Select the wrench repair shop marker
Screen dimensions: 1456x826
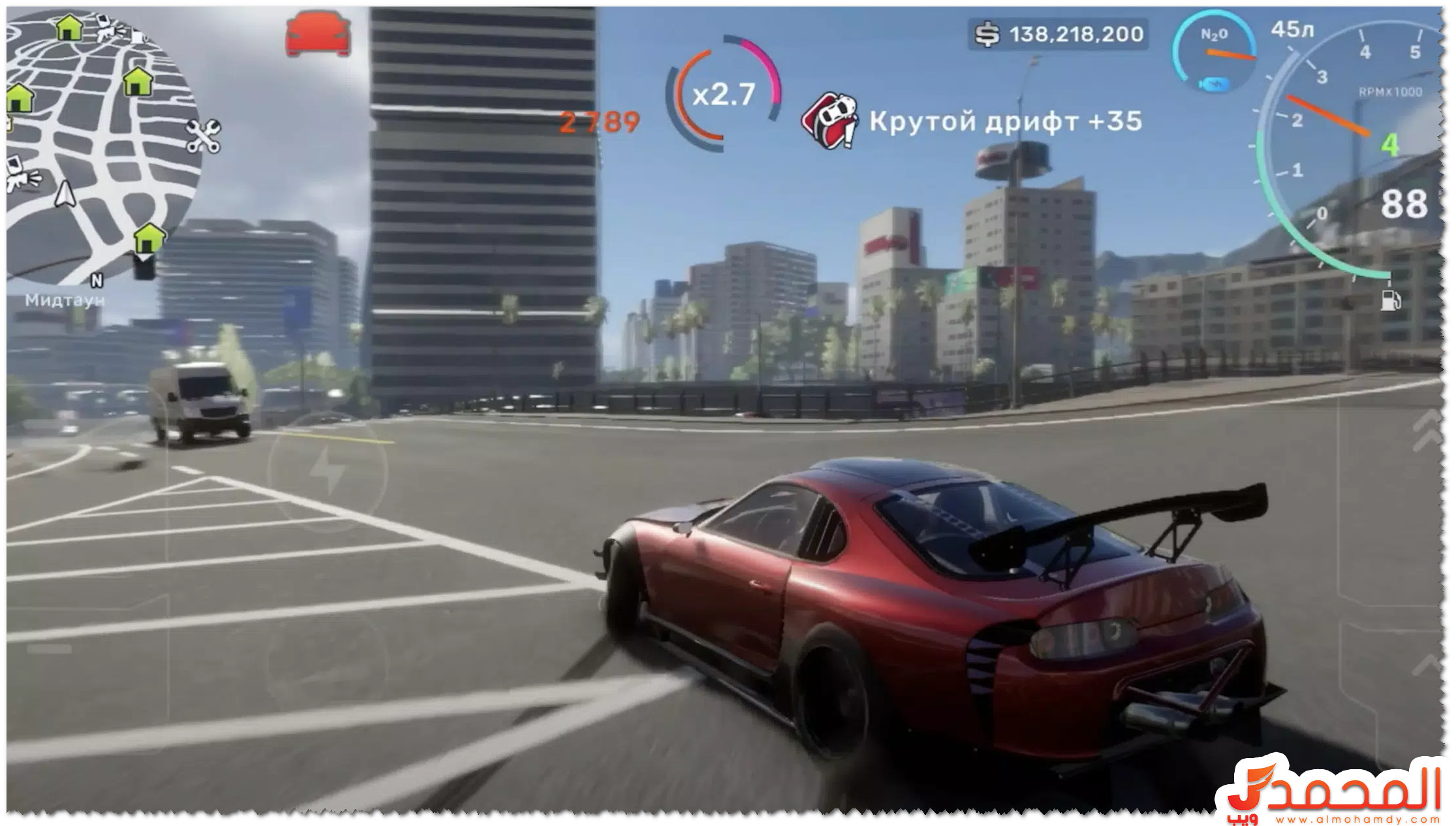click(x=203, y=136)
